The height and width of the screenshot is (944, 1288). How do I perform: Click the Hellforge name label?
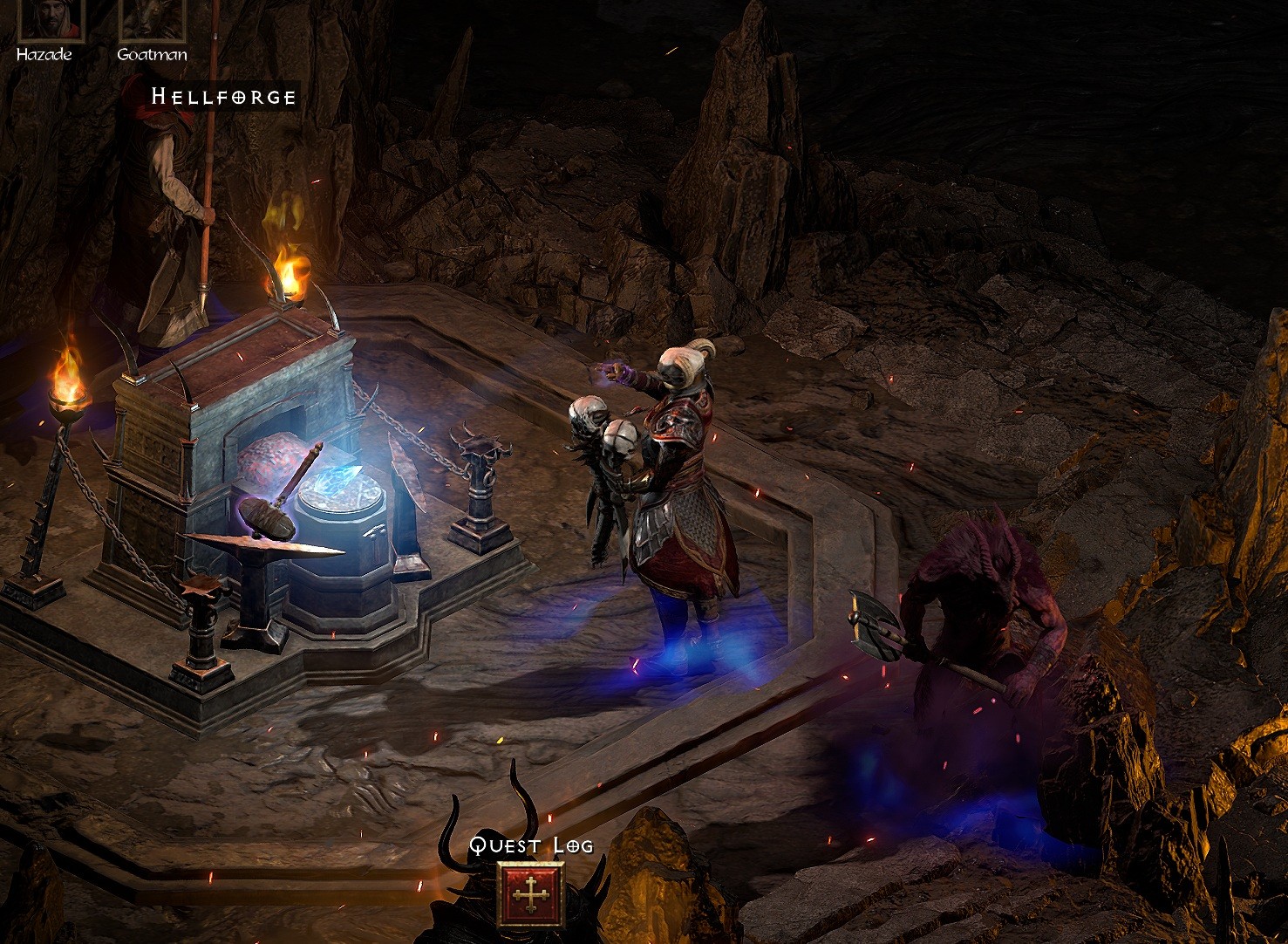(222, 96)
